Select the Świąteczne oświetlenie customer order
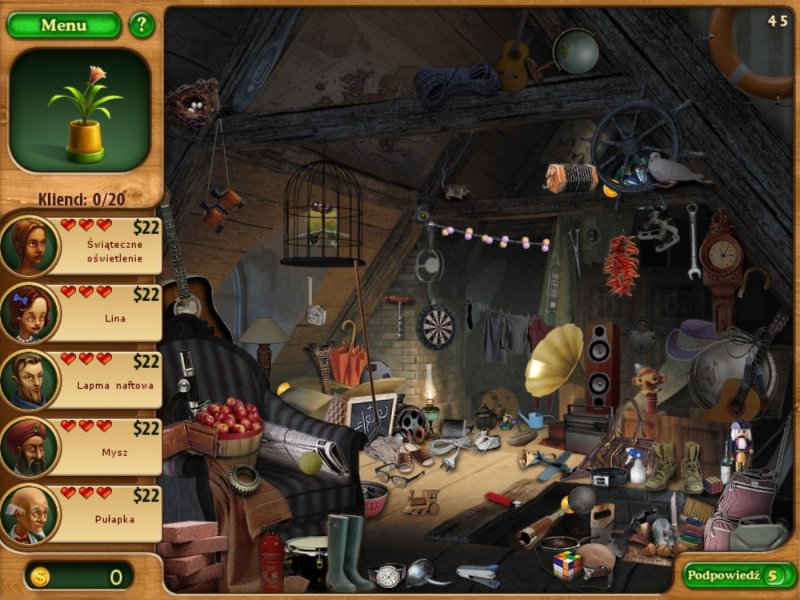 (x=83, y=245)
